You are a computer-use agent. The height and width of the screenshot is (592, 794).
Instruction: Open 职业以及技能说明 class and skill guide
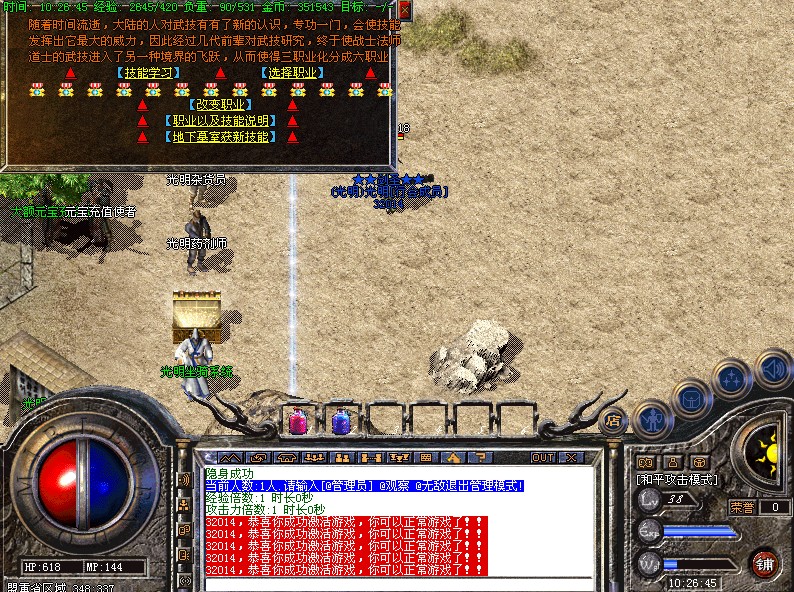click(x=219, y=121)
